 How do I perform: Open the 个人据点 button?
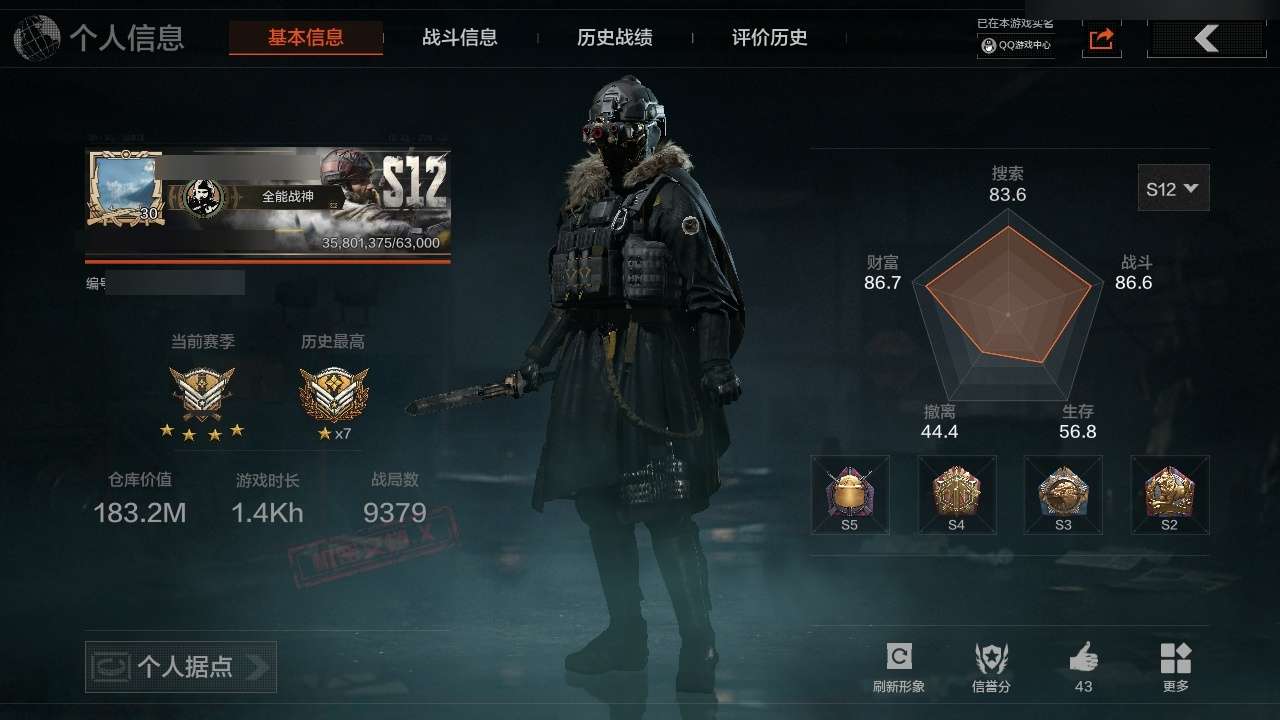181,667
